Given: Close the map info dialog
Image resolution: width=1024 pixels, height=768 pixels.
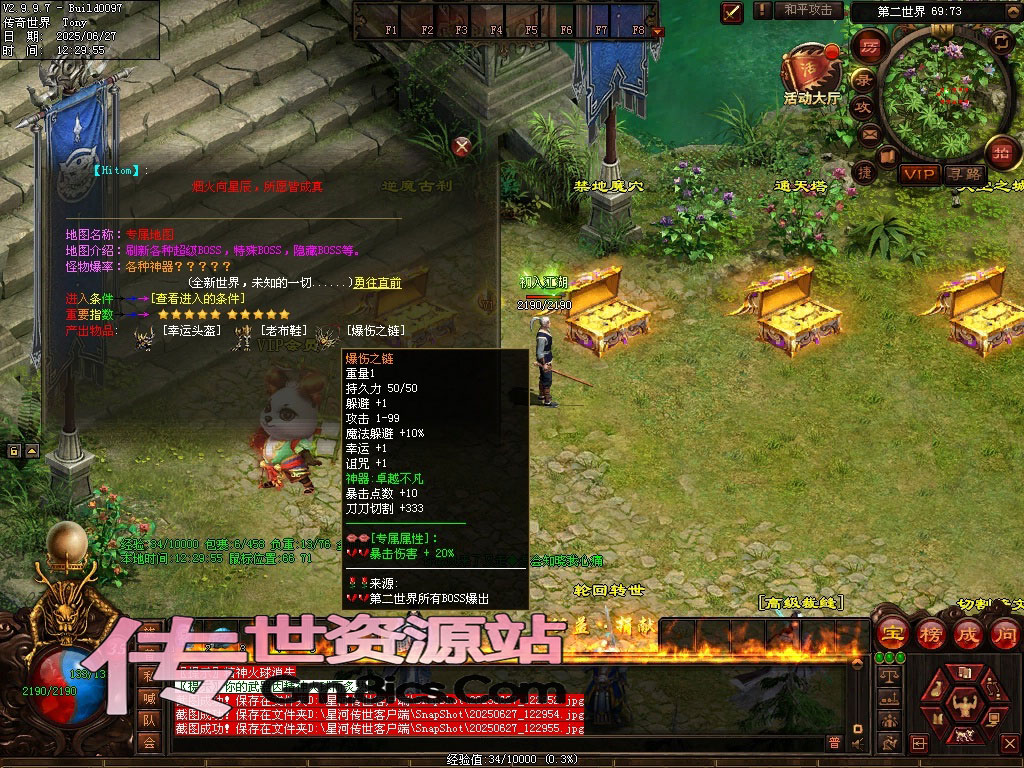Looking at the screenshot, I should coord(462,147).
